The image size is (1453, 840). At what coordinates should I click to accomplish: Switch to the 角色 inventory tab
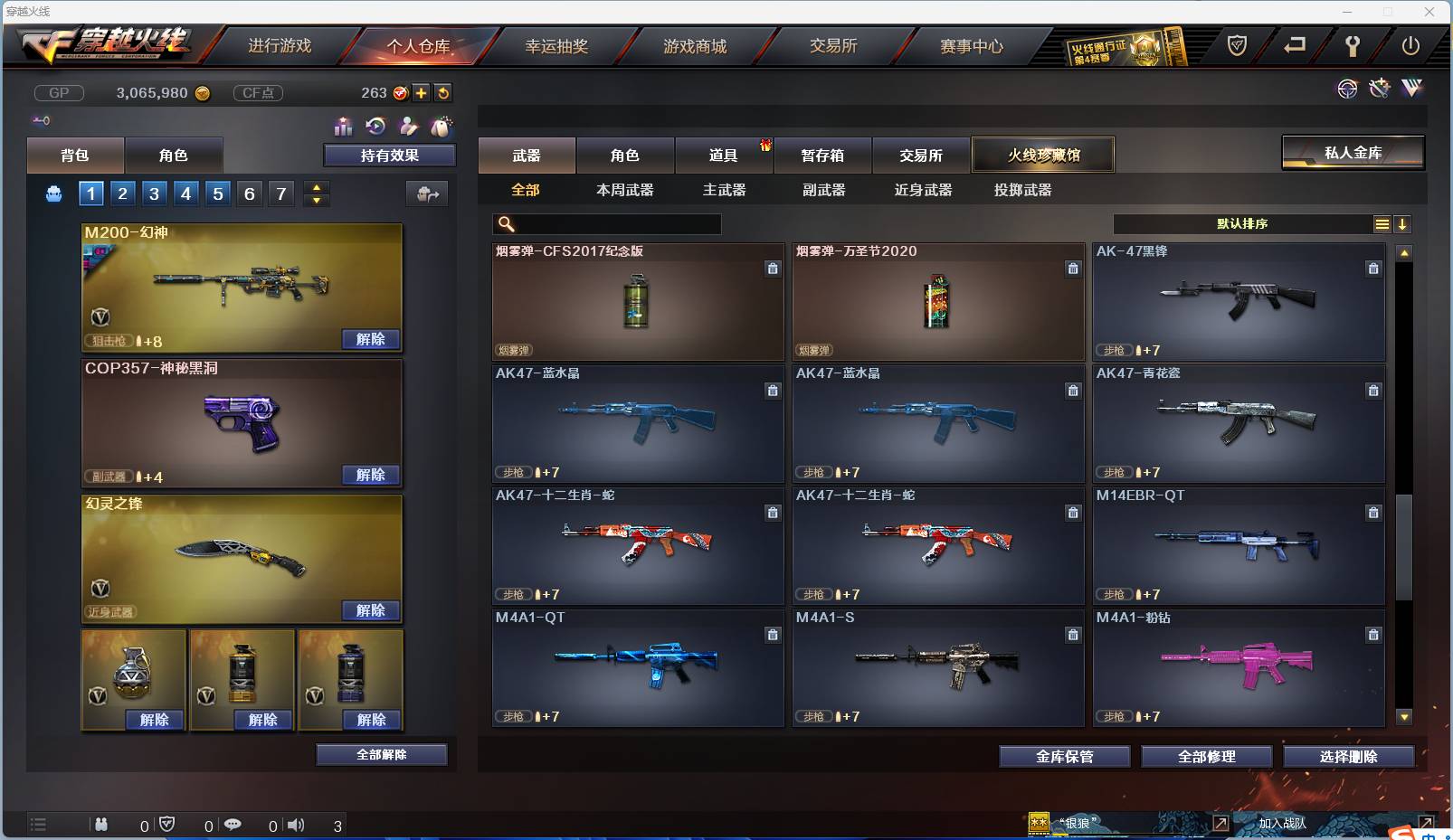(x=625, y=155)
